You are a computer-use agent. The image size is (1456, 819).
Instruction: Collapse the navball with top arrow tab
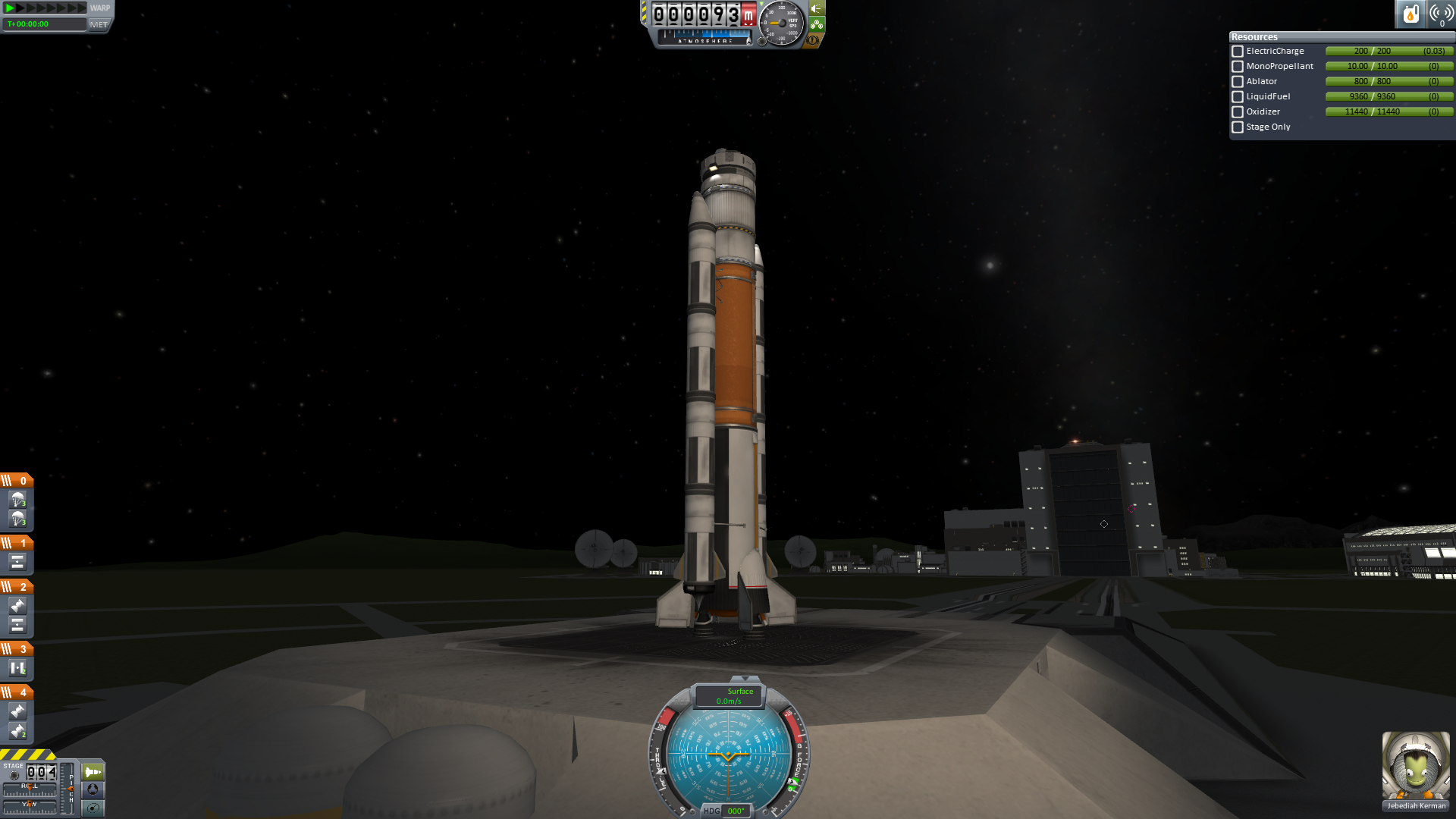click(x=745, y=678)
